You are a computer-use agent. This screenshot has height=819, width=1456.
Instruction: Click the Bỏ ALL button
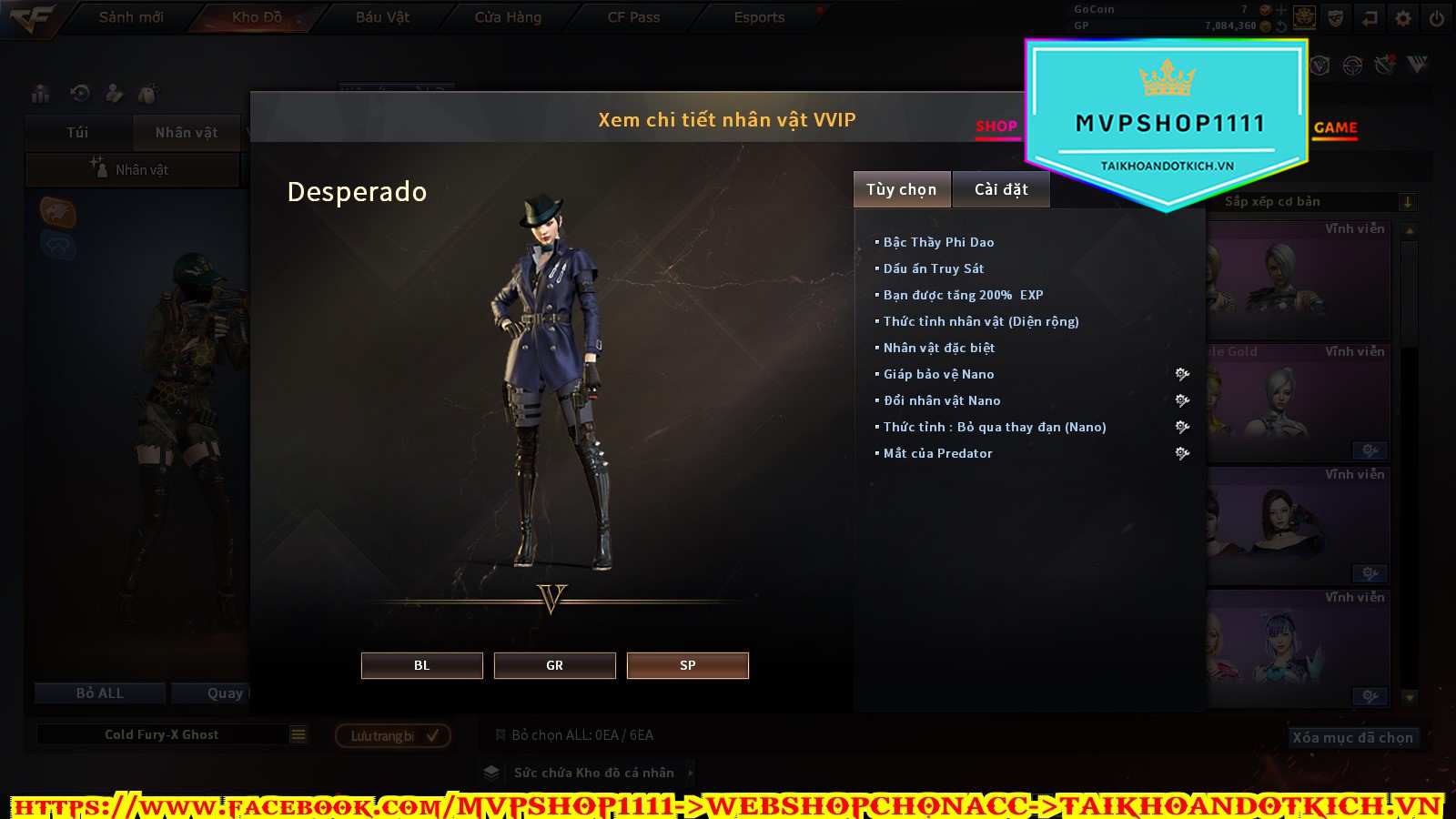(99, 693)
